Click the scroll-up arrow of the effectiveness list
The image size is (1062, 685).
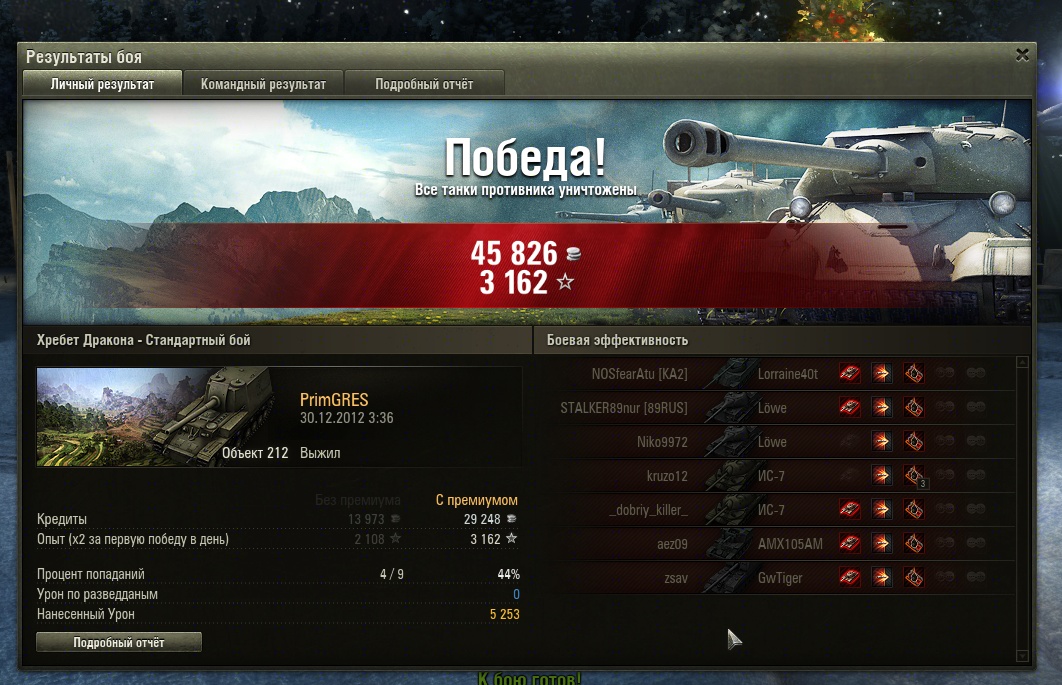coord(1021,363)
